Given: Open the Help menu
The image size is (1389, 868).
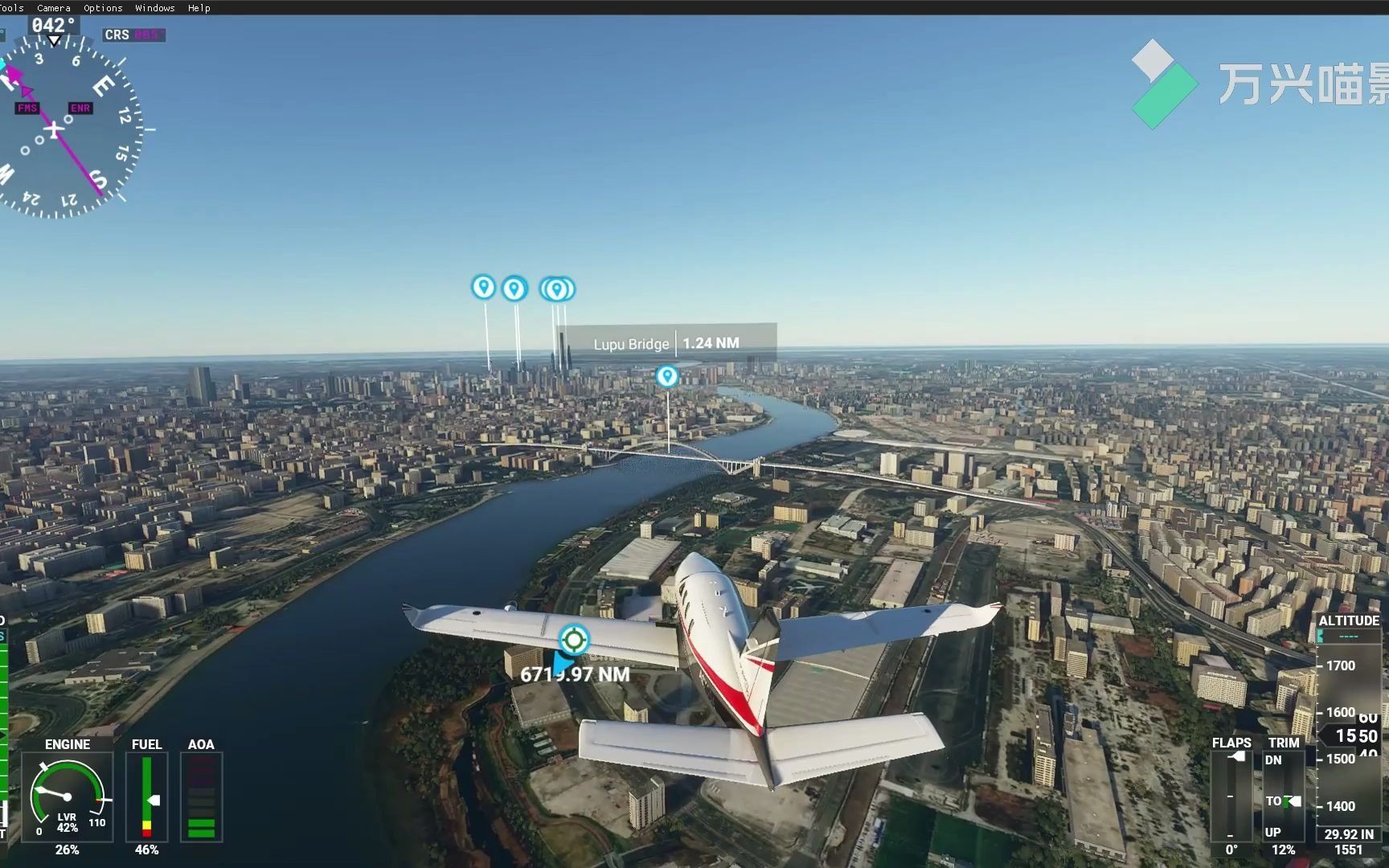Looking at the screenshot, I should click(199, 8).
